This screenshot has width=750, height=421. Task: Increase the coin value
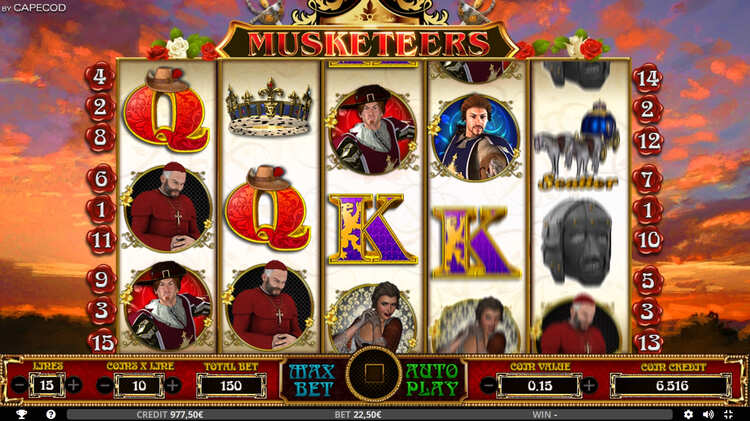pos(590,385)
